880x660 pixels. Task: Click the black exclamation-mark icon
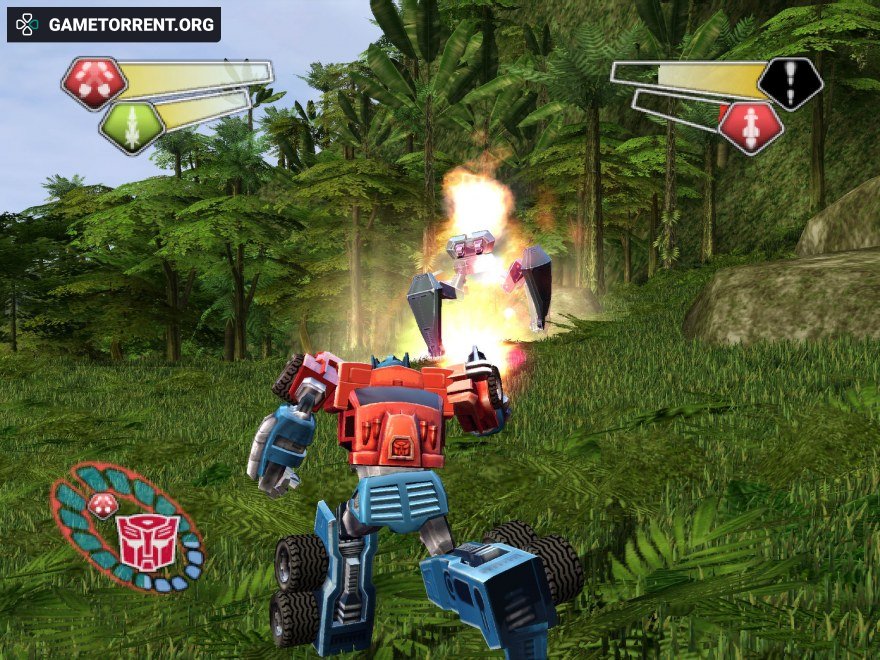[790, 83]
